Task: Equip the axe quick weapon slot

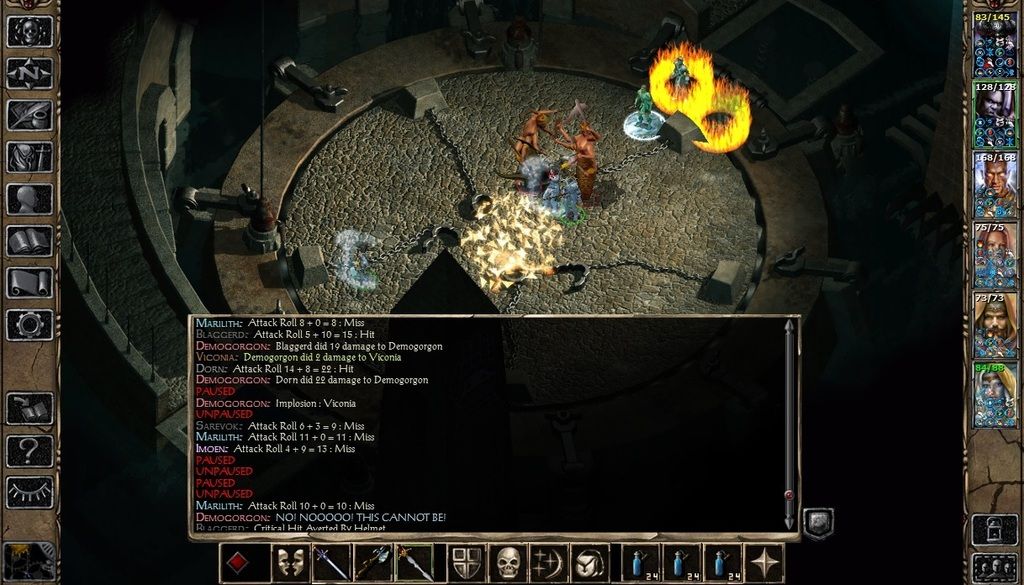Action: (x=372, y=563)
